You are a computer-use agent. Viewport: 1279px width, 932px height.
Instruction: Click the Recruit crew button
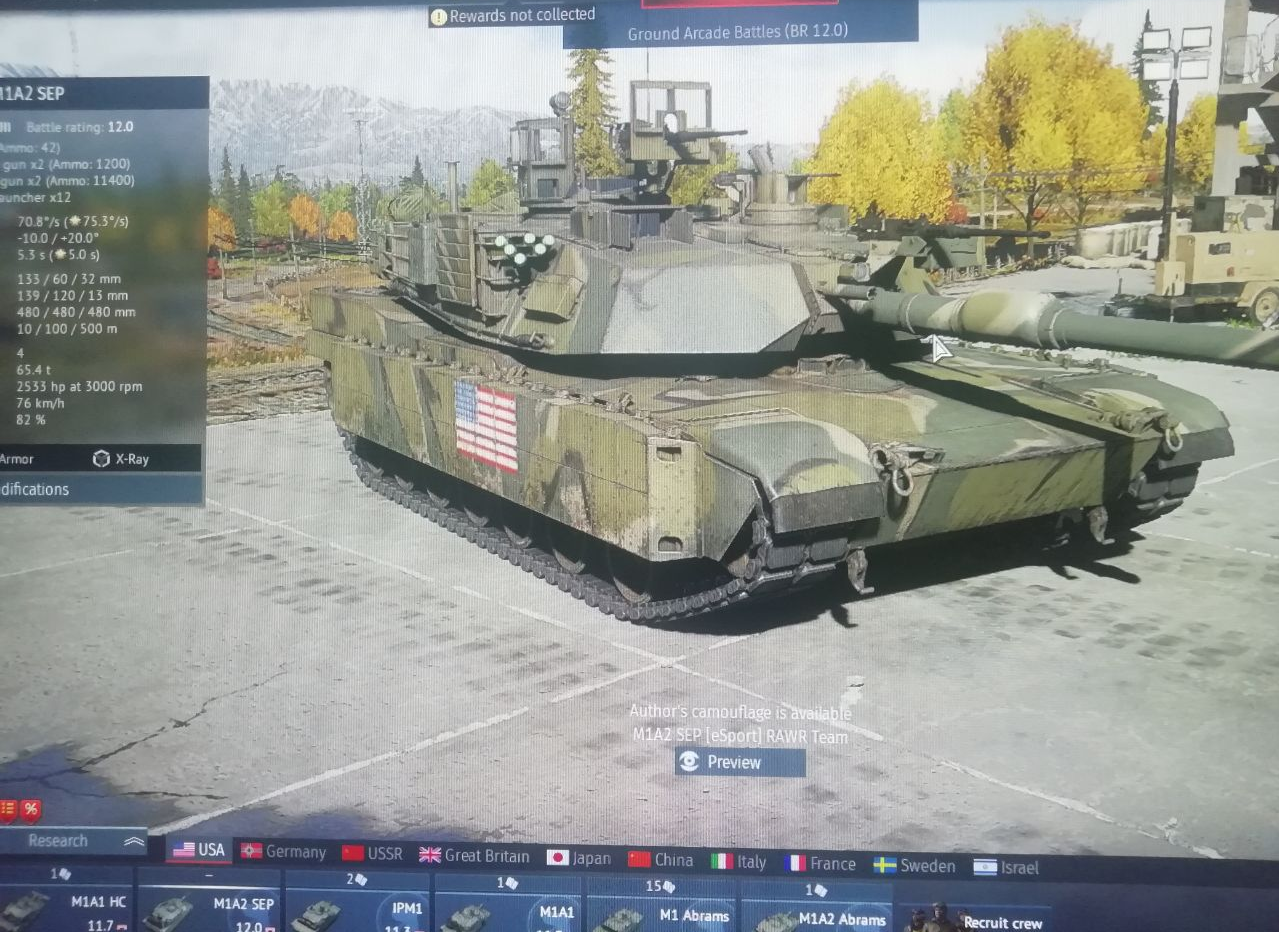click(976, 921)
